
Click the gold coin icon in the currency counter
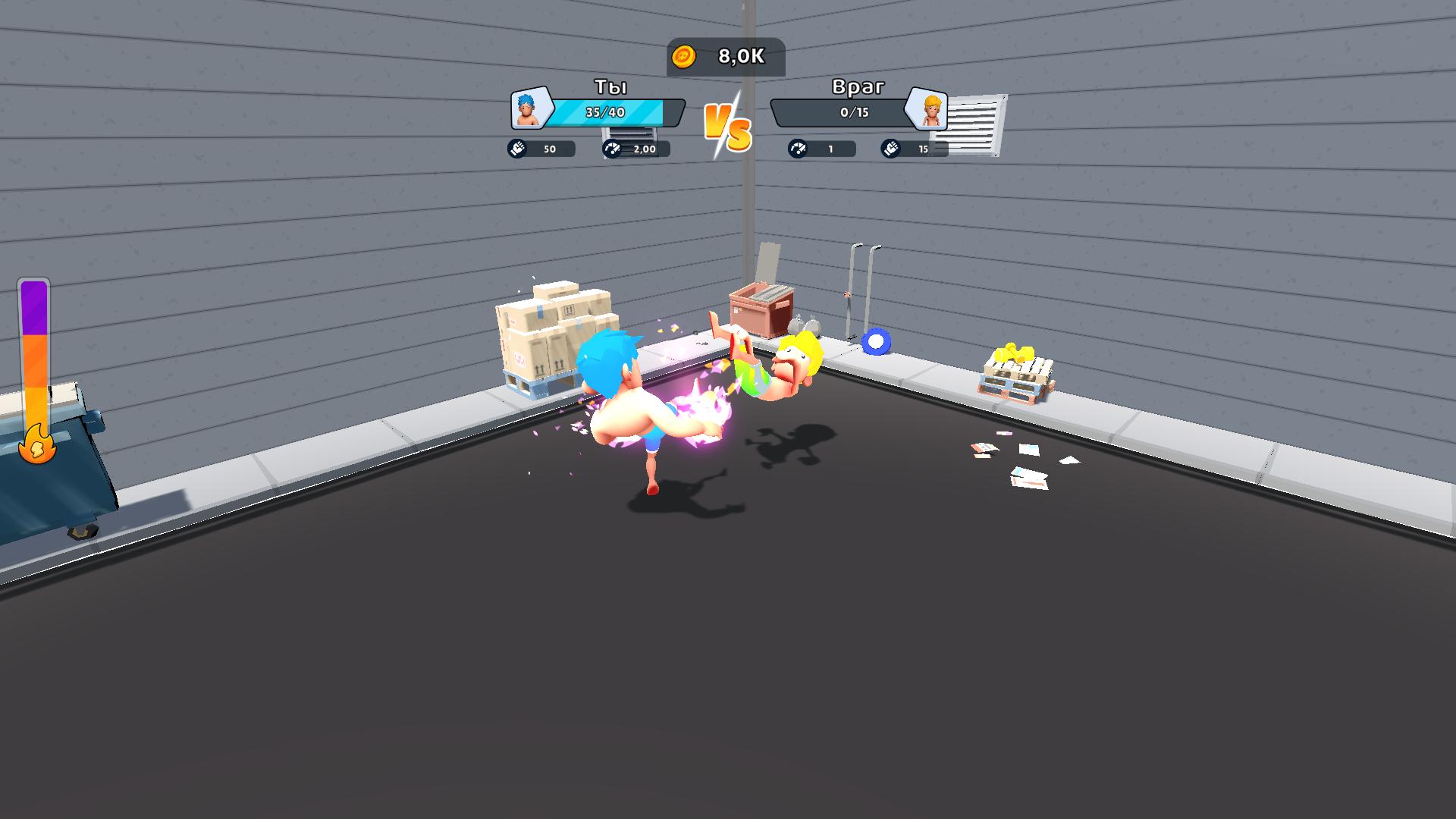(x=685, y=55)
